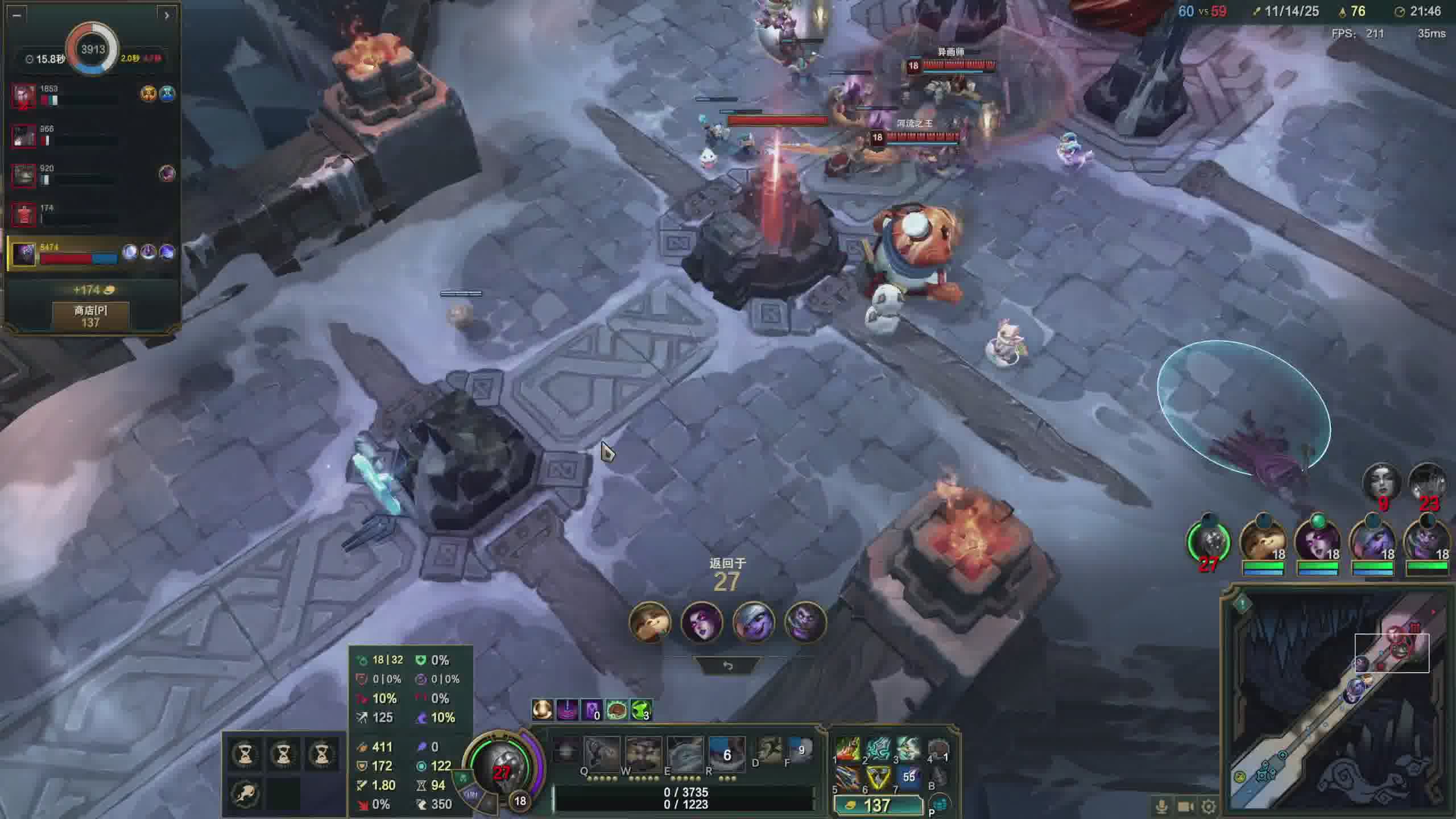Select the W ability icon

pos(643,753)
